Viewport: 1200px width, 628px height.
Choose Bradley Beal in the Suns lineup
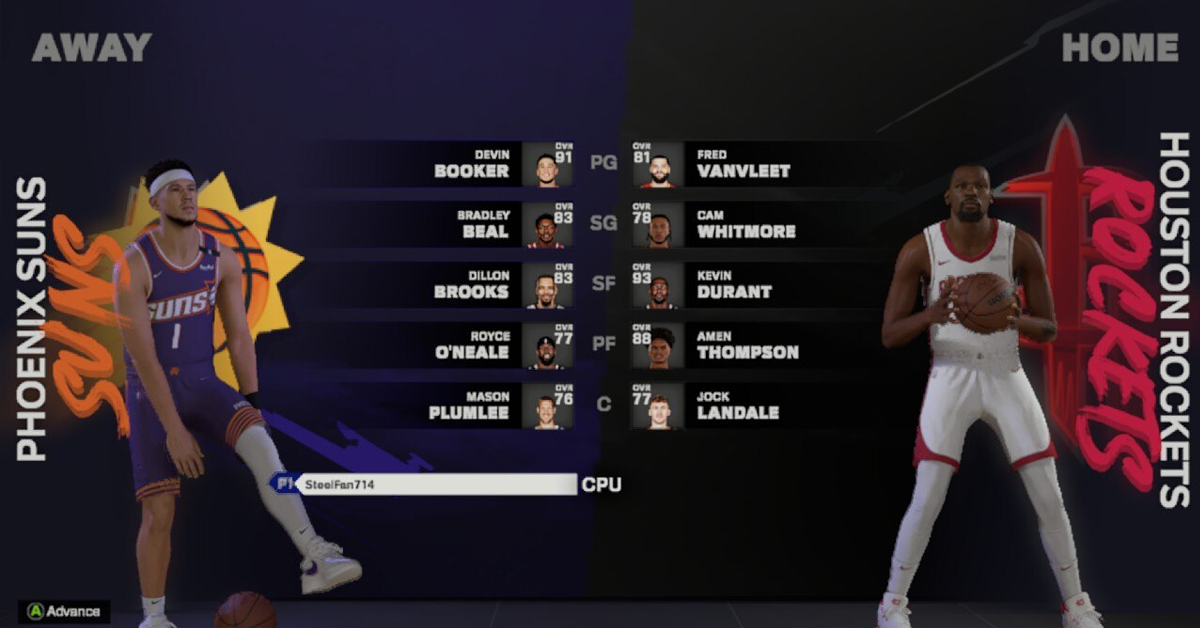pos(472,224)
